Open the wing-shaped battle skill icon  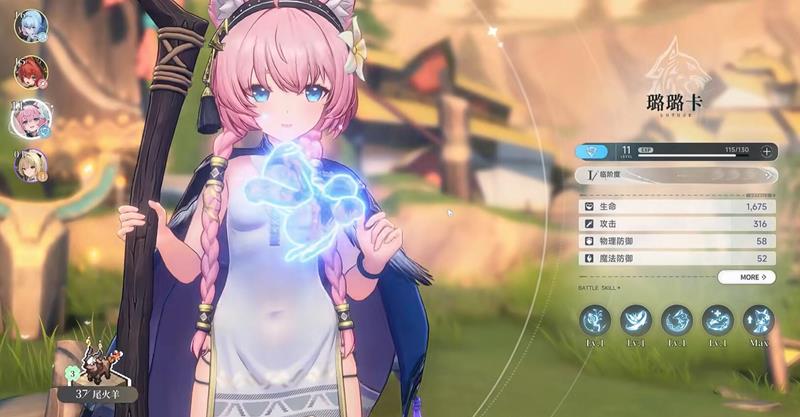pos(636,320)
